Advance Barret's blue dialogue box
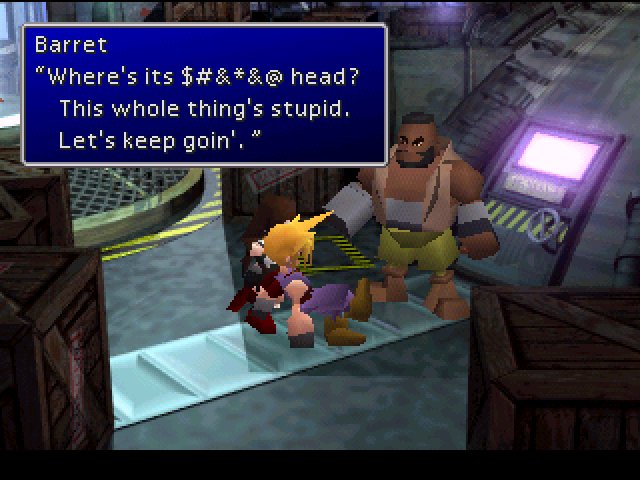Viewport: 640px width, 480px height. coord(204,93)
